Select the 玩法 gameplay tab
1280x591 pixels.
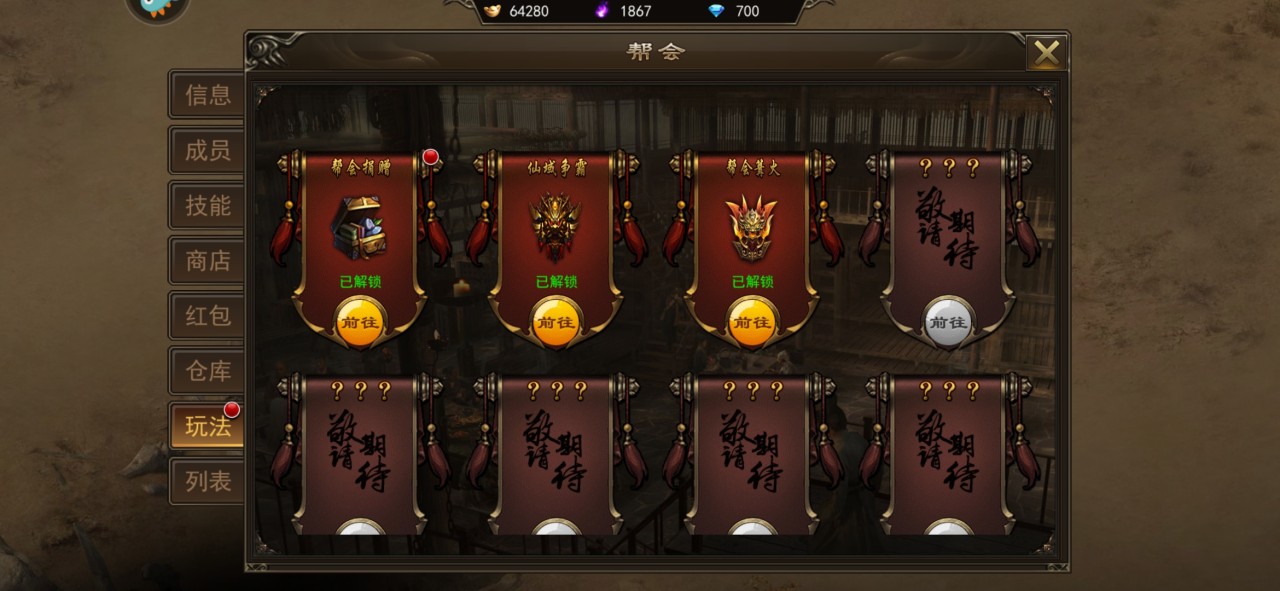point(207,427)
